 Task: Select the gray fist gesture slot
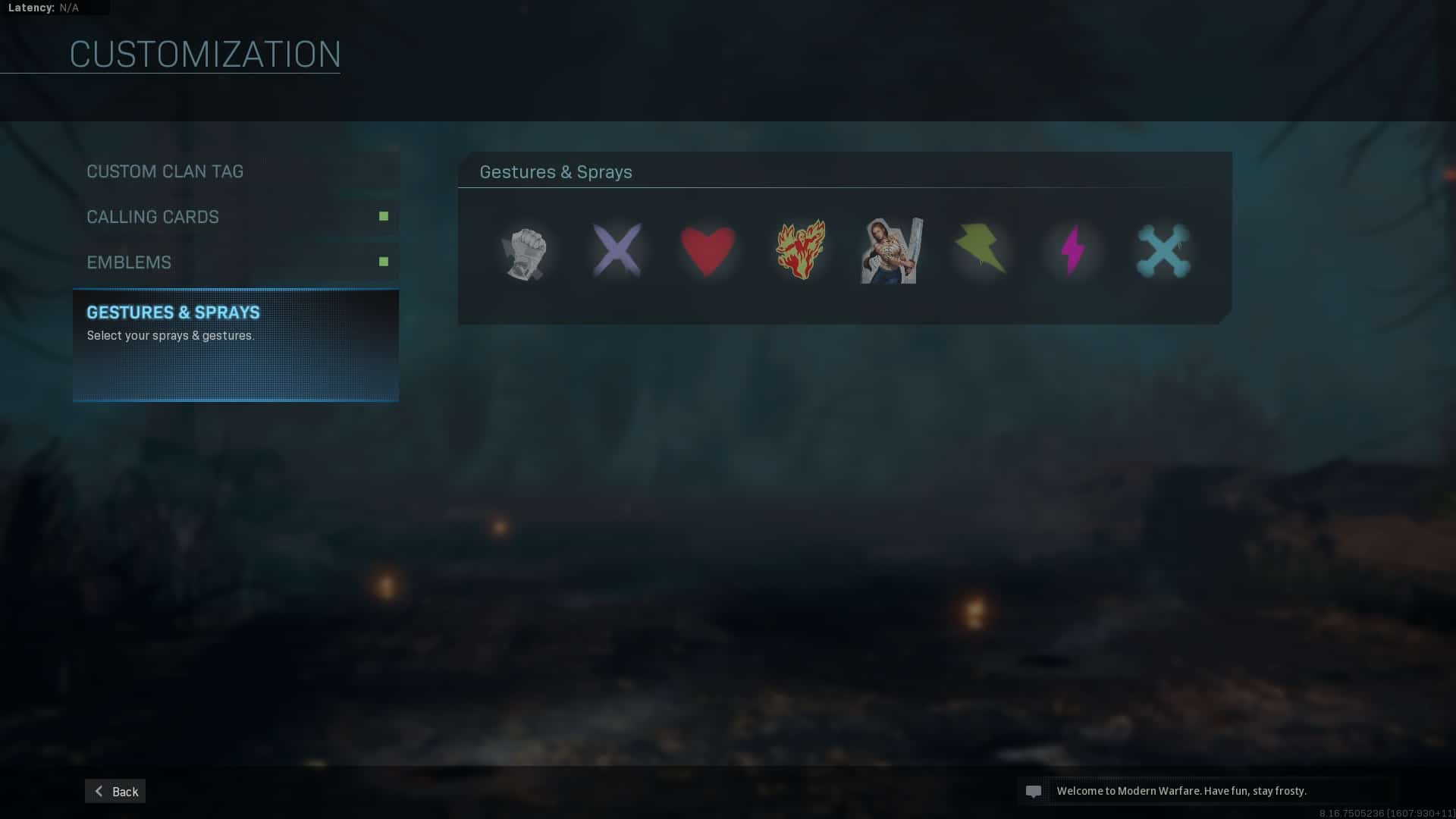click(524, 253)
